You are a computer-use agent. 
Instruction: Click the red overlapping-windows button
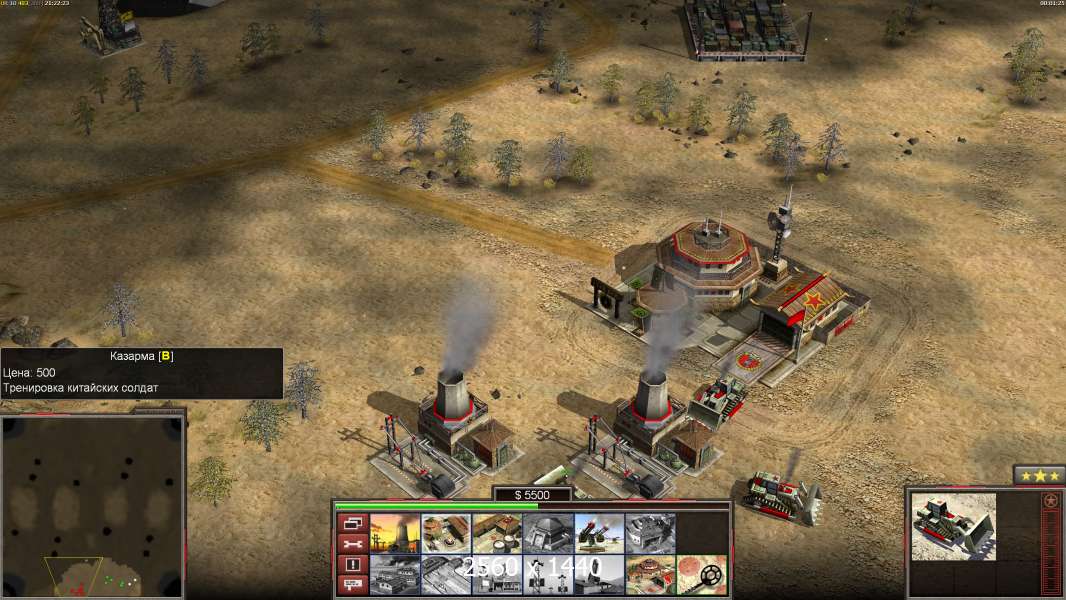[351, 523]
